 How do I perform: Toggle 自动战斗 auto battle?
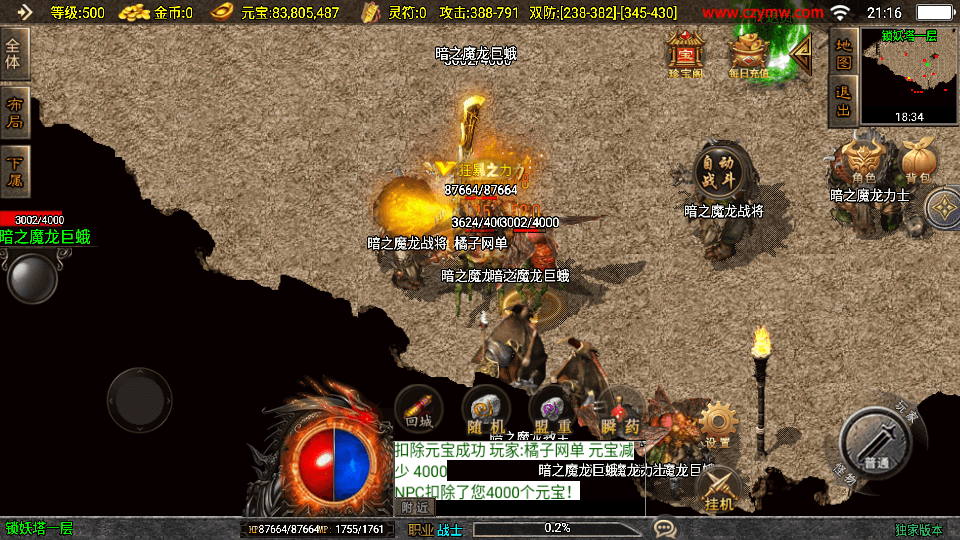[718, 172]
